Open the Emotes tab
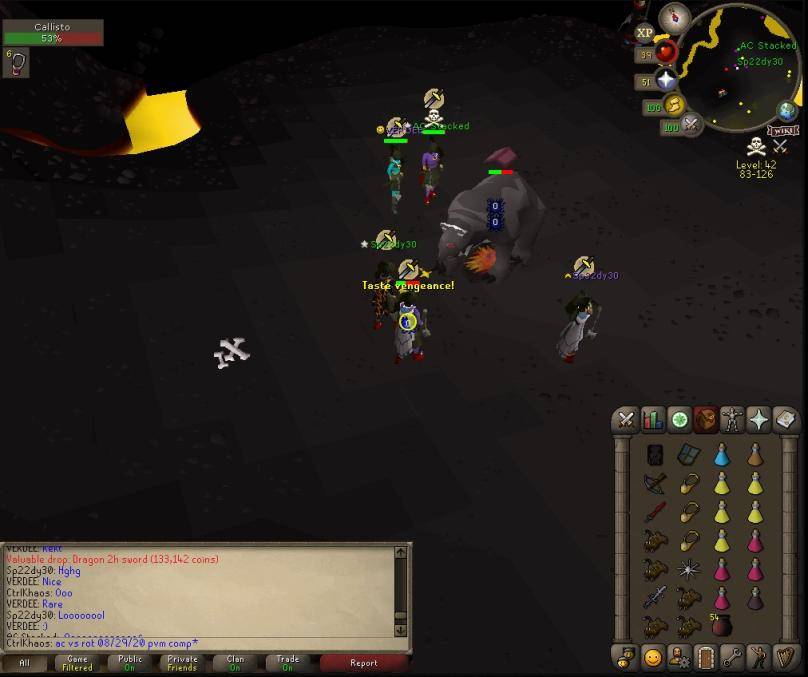Screen dimensions: 808x677 pos(653,658)
